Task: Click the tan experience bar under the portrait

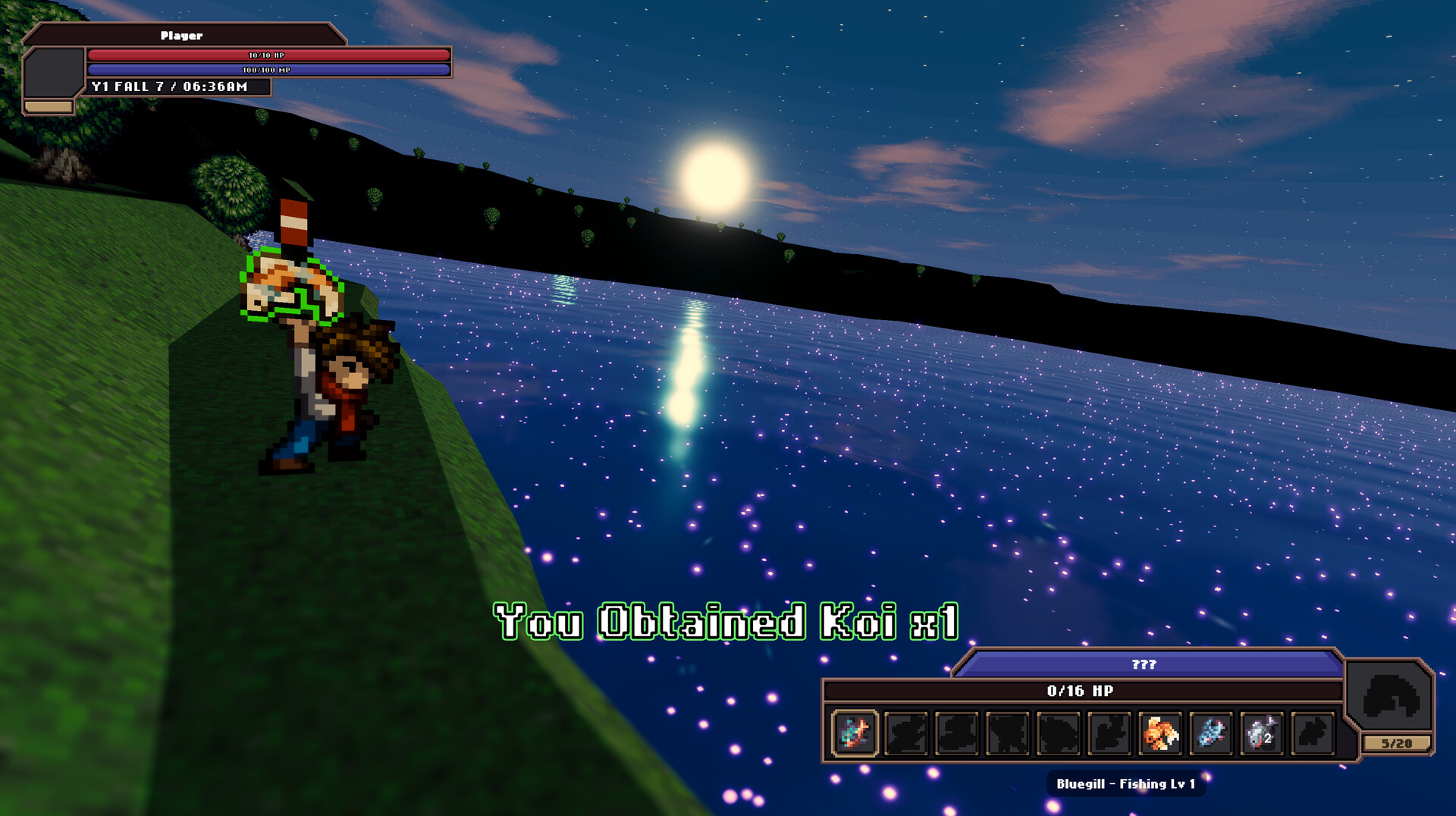Action: [50, 106]
